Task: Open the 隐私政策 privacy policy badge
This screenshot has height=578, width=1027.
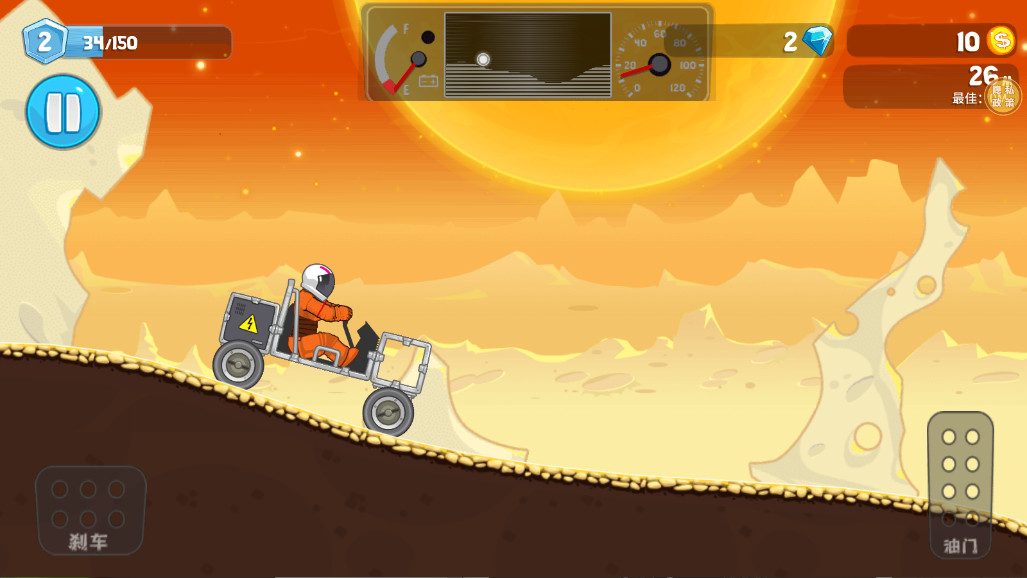Action: tap(1003, 96)
